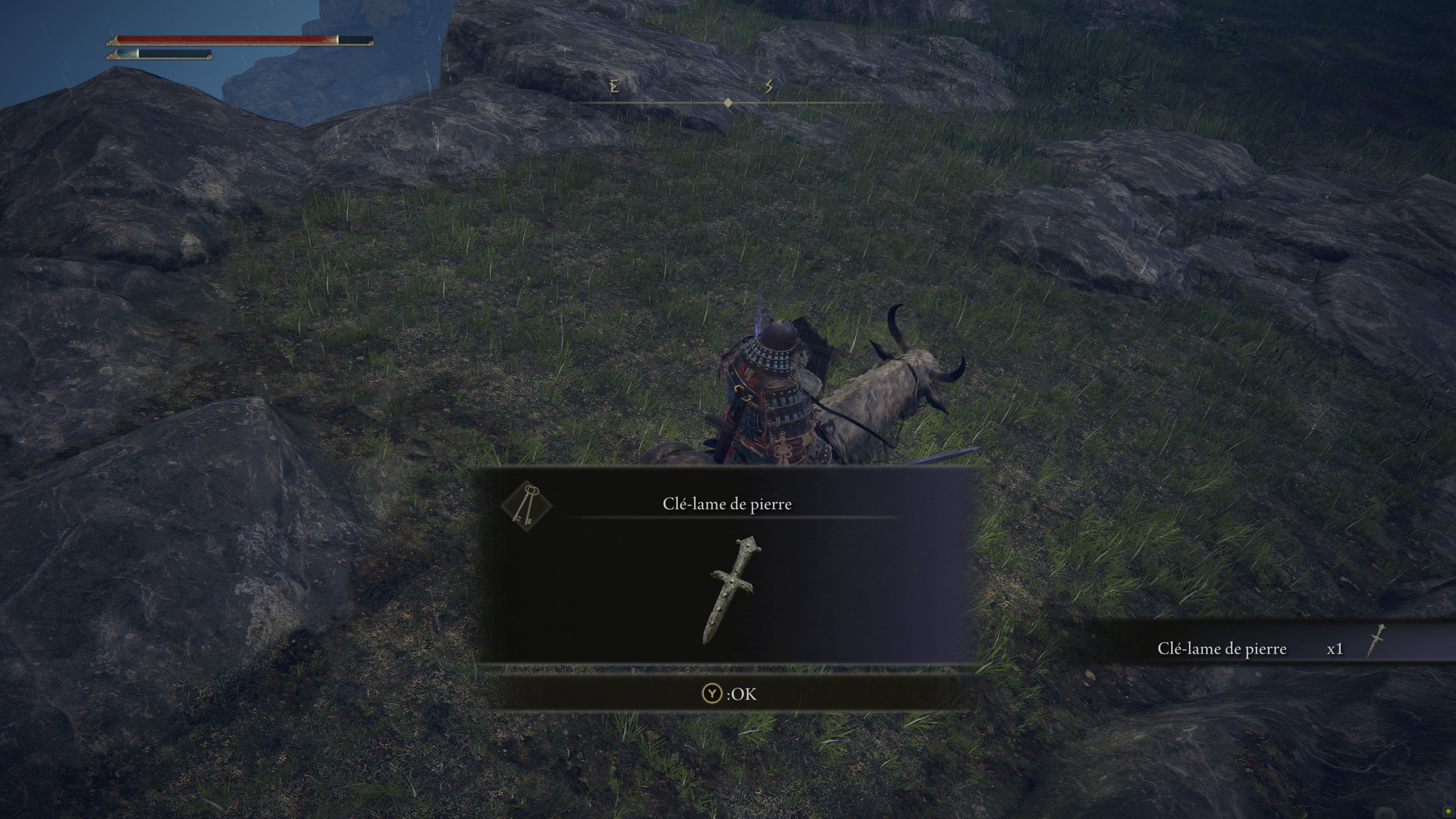The image size is (1456, 819).
Task: Click the right rune marker on the compass
Action: point(769,86)
